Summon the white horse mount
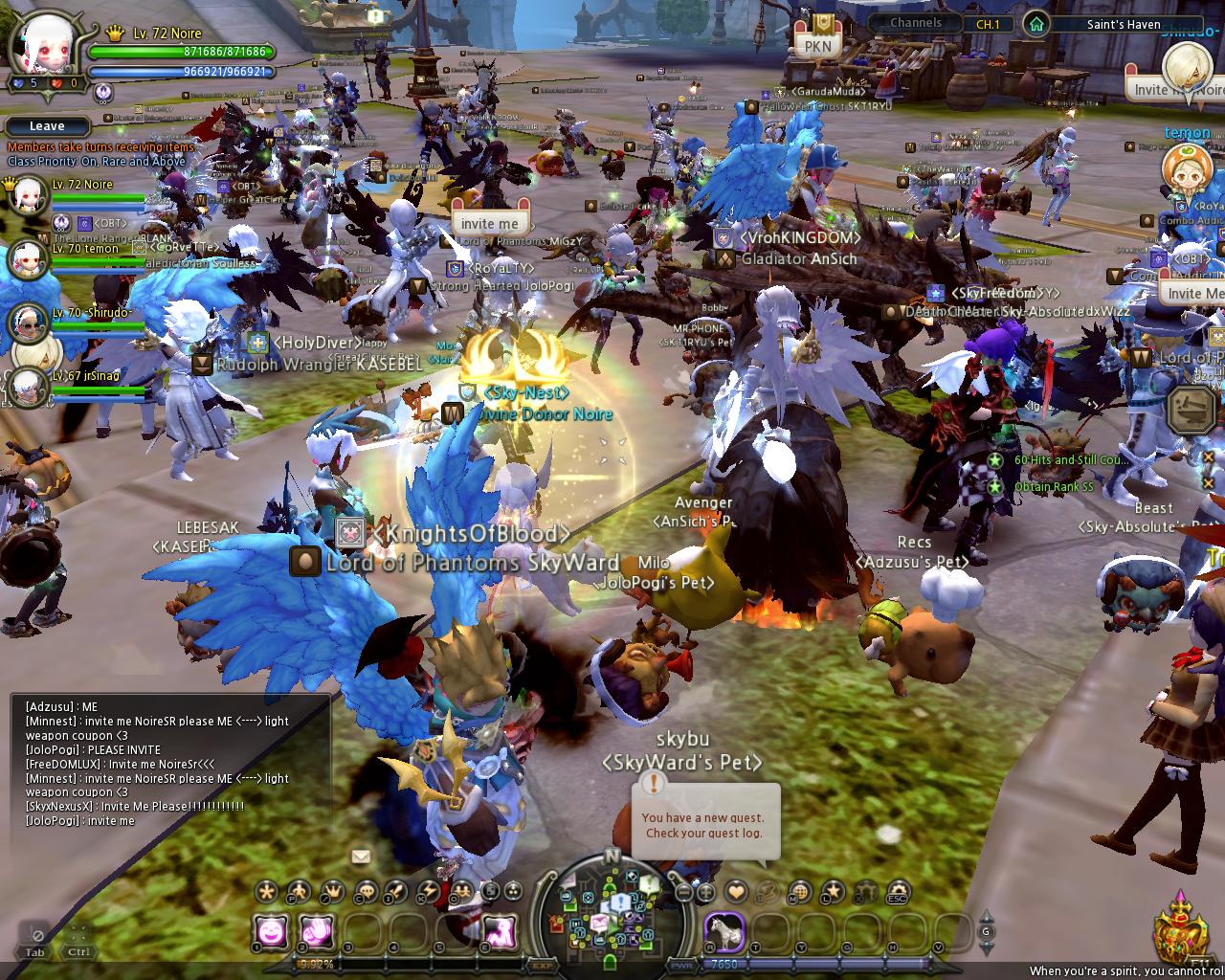 (x=724, y=930)
